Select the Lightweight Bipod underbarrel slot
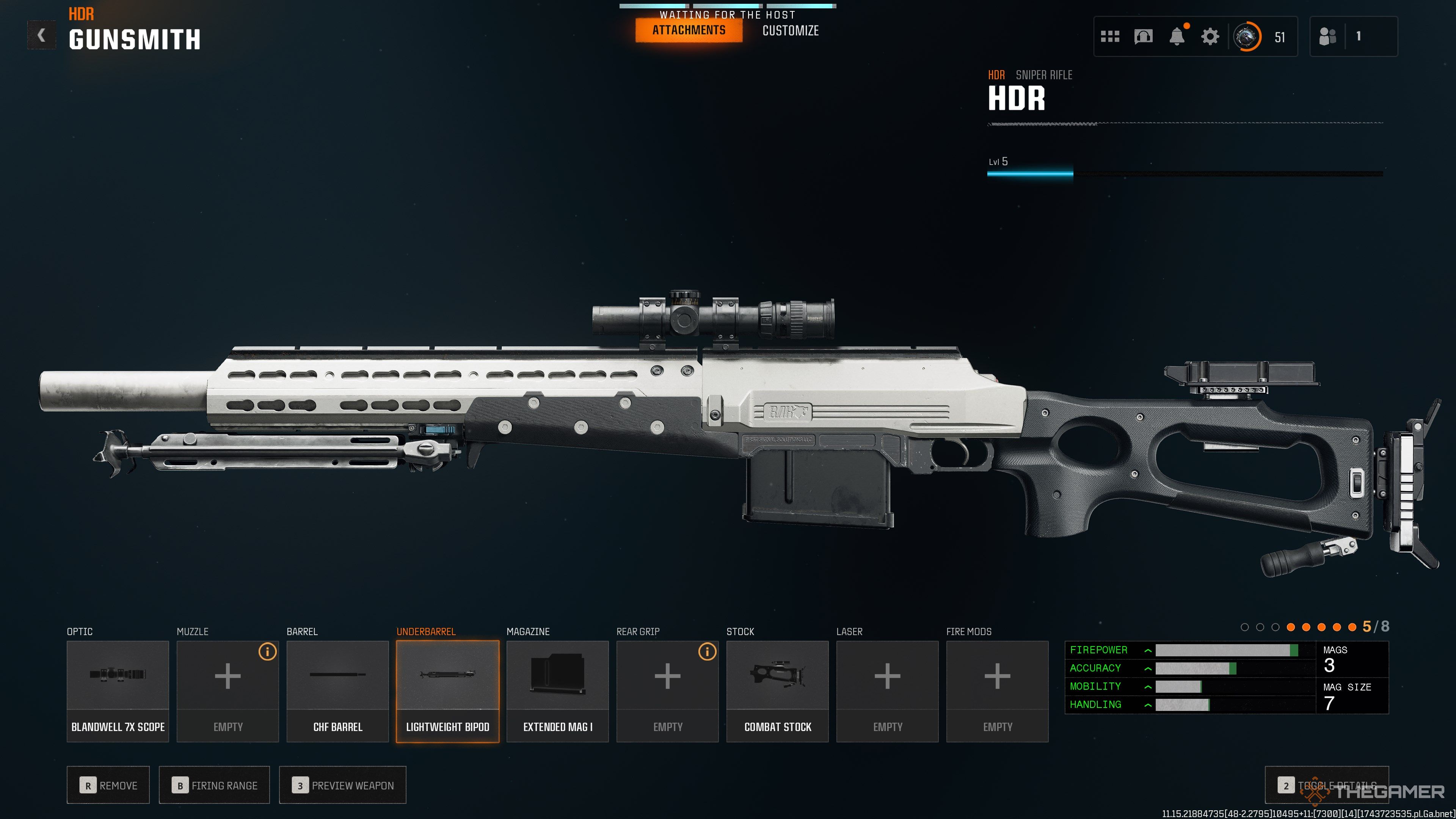The height and width of the screenshot is (819, 1456). click(x=448, y=691)
